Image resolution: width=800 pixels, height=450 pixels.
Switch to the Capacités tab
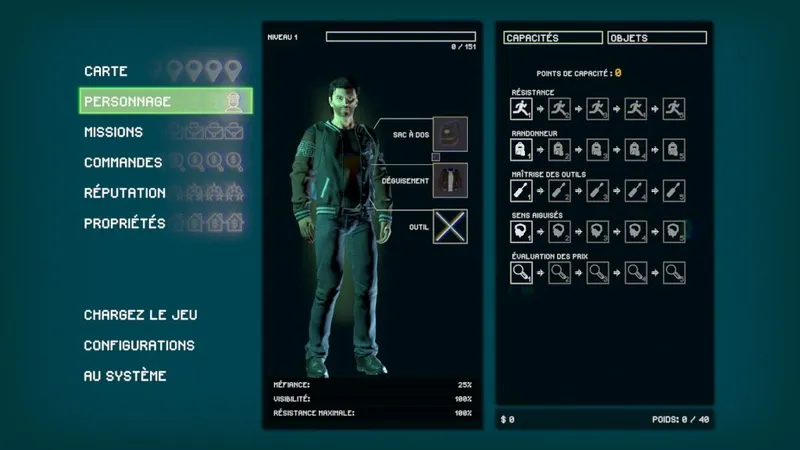click(553, 38)
